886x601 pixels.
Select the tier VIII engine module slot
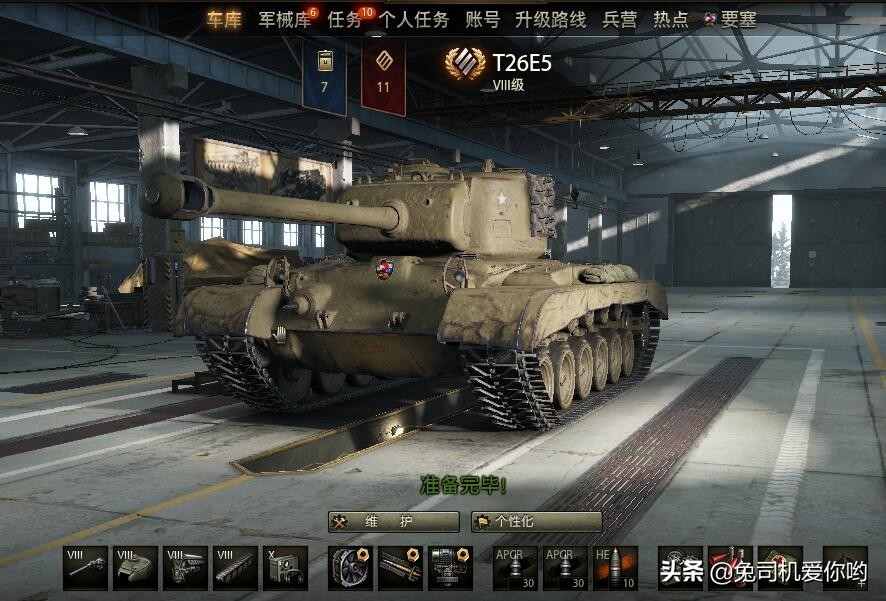[x=185, y=568]
